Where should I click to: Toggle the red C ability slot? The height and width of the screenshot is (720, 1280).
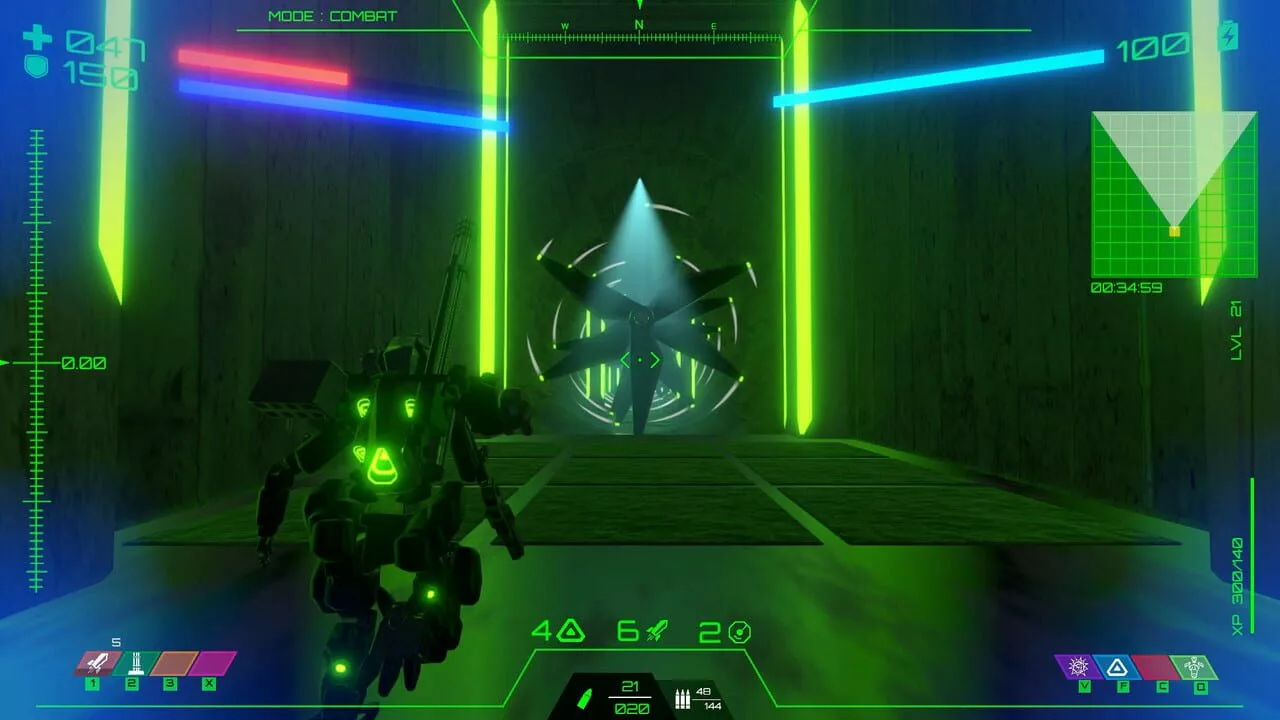[1155, 665]
